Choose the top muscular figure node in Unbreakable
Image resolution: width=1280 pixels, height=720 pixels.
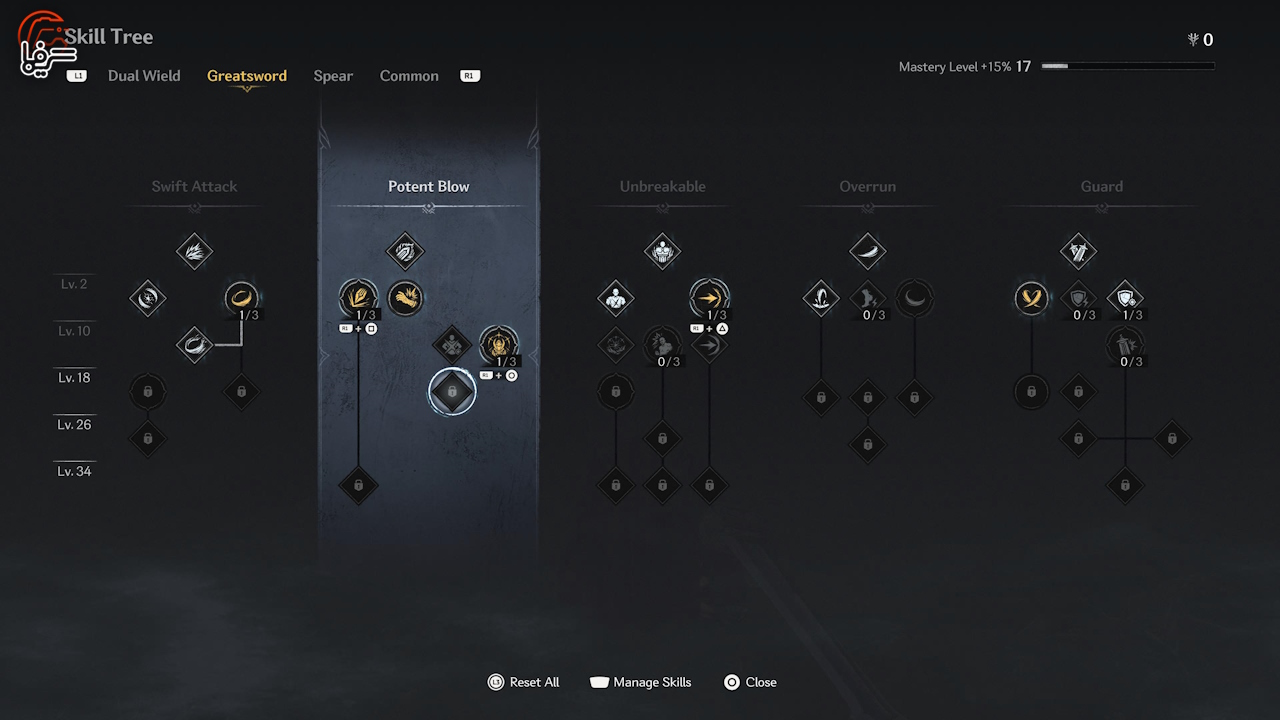coord(662,251)
